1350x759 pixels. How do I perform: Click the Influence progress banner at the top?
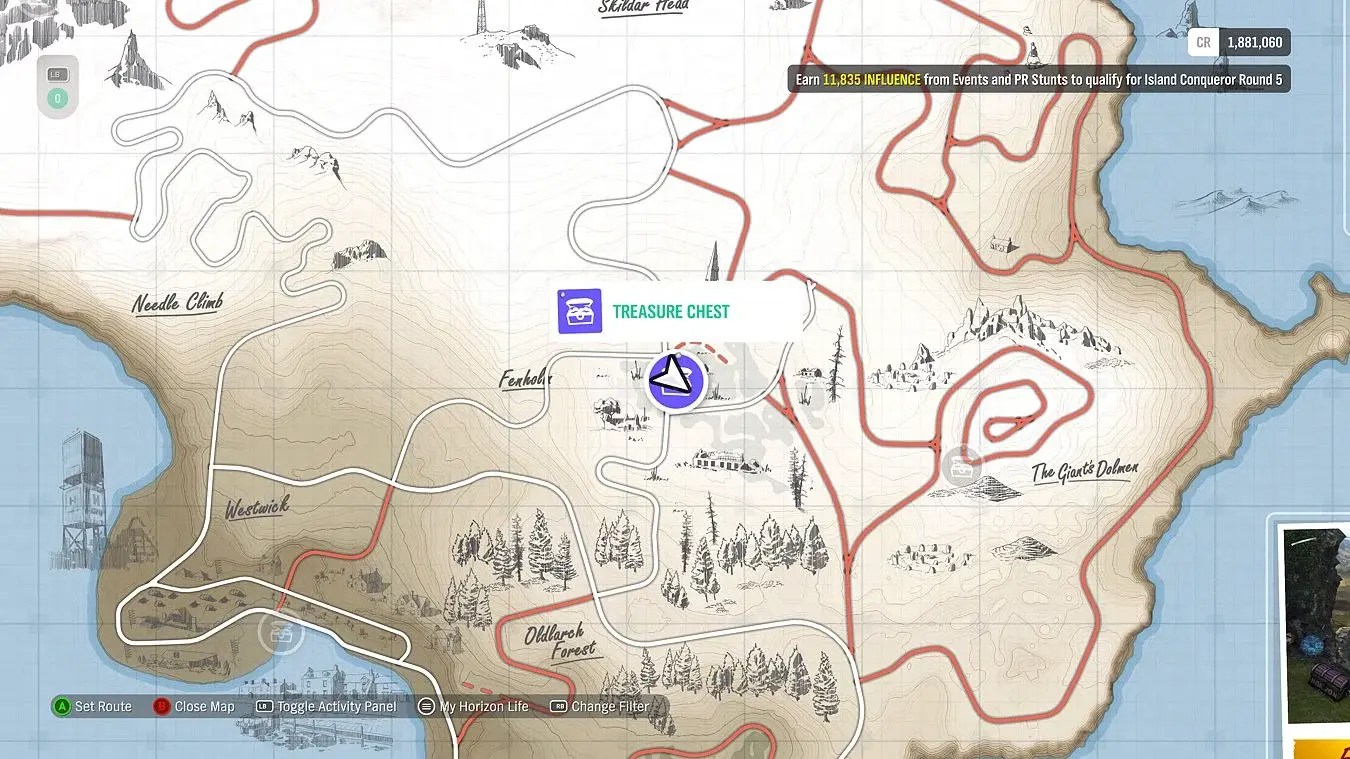click(x=1040, y=78)
